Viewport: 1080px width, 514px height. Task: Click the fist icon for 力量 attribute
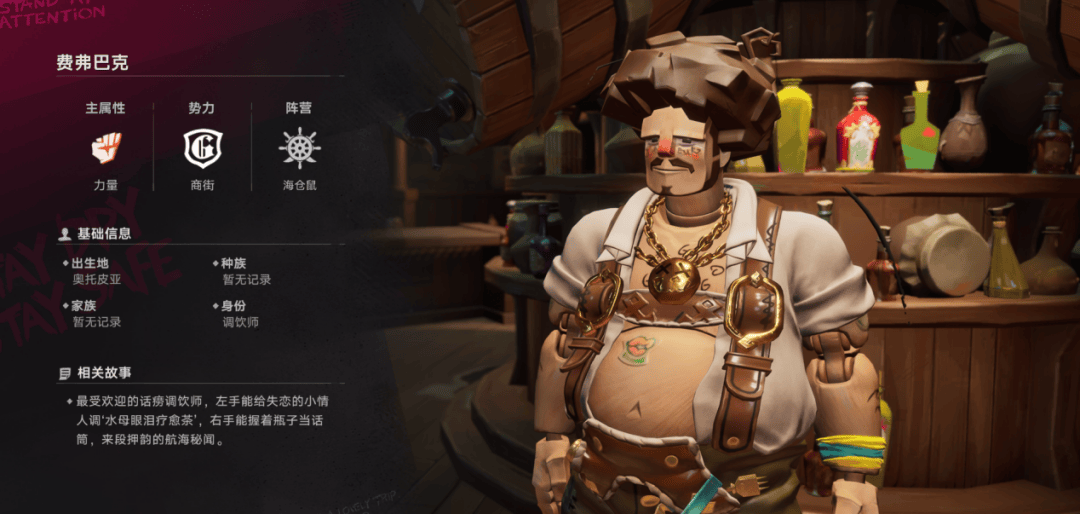tap(106, 148)
